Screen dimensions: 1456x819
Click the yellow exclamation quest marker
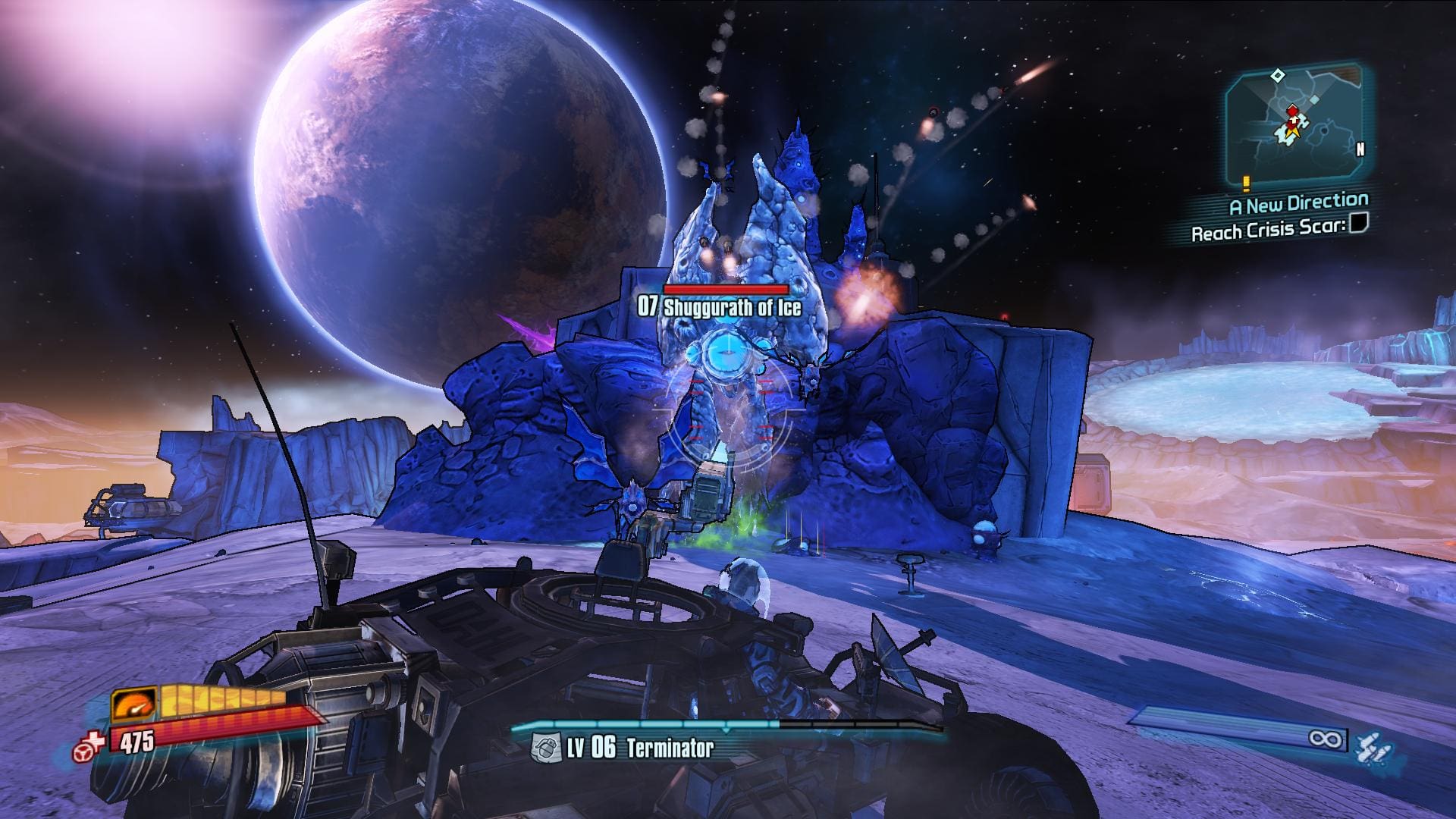[x=1246, y=183]
